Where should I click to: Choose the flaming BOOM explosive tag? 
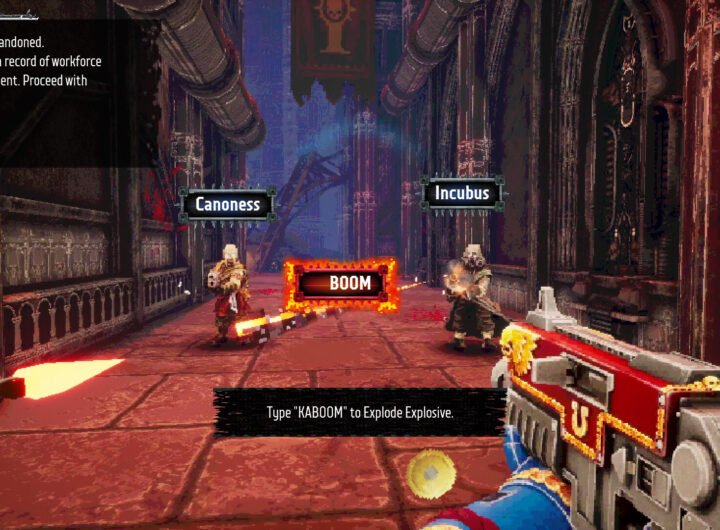click(x=340, y=283)
